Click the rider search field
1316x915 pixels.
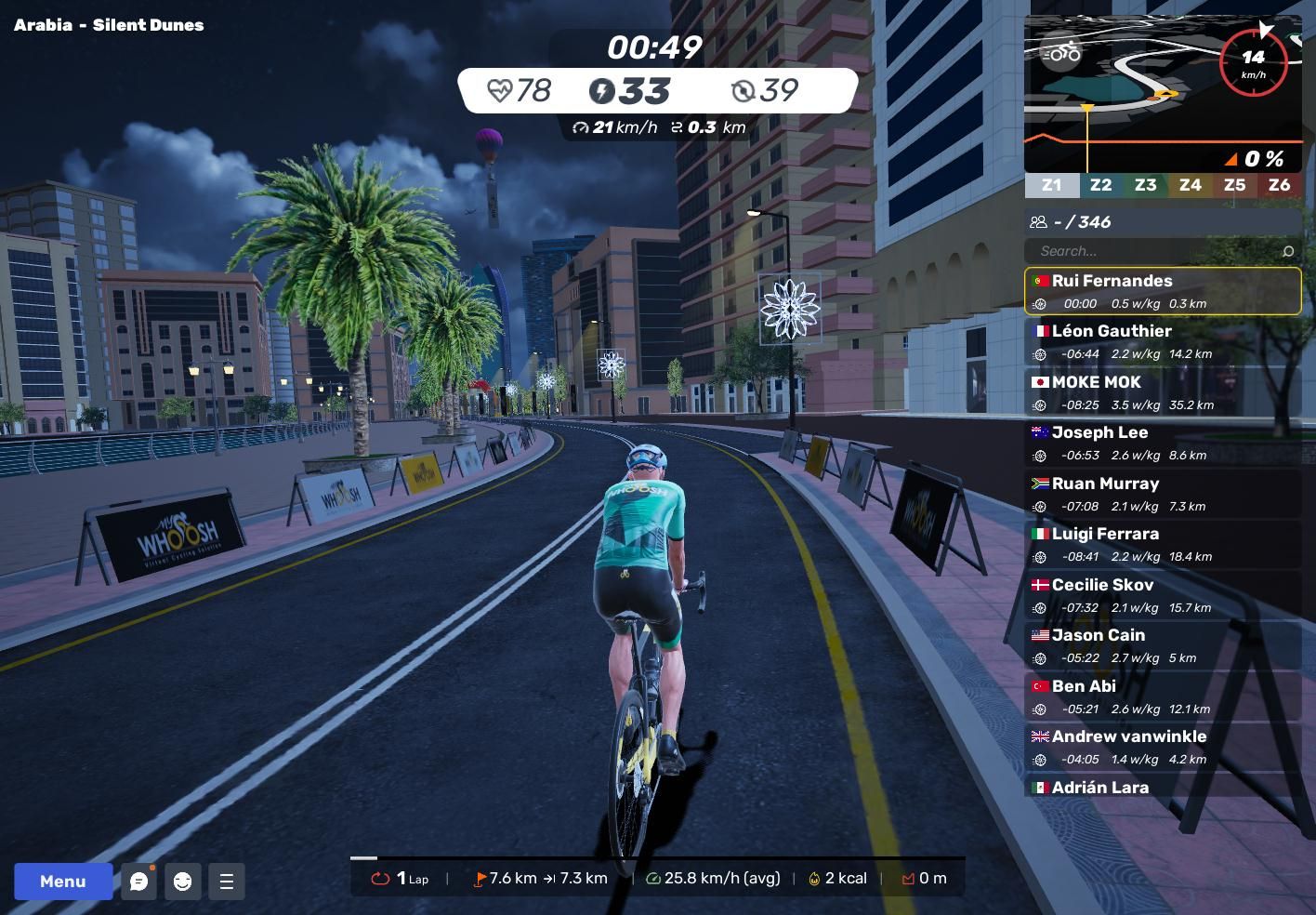(1152, 251)
